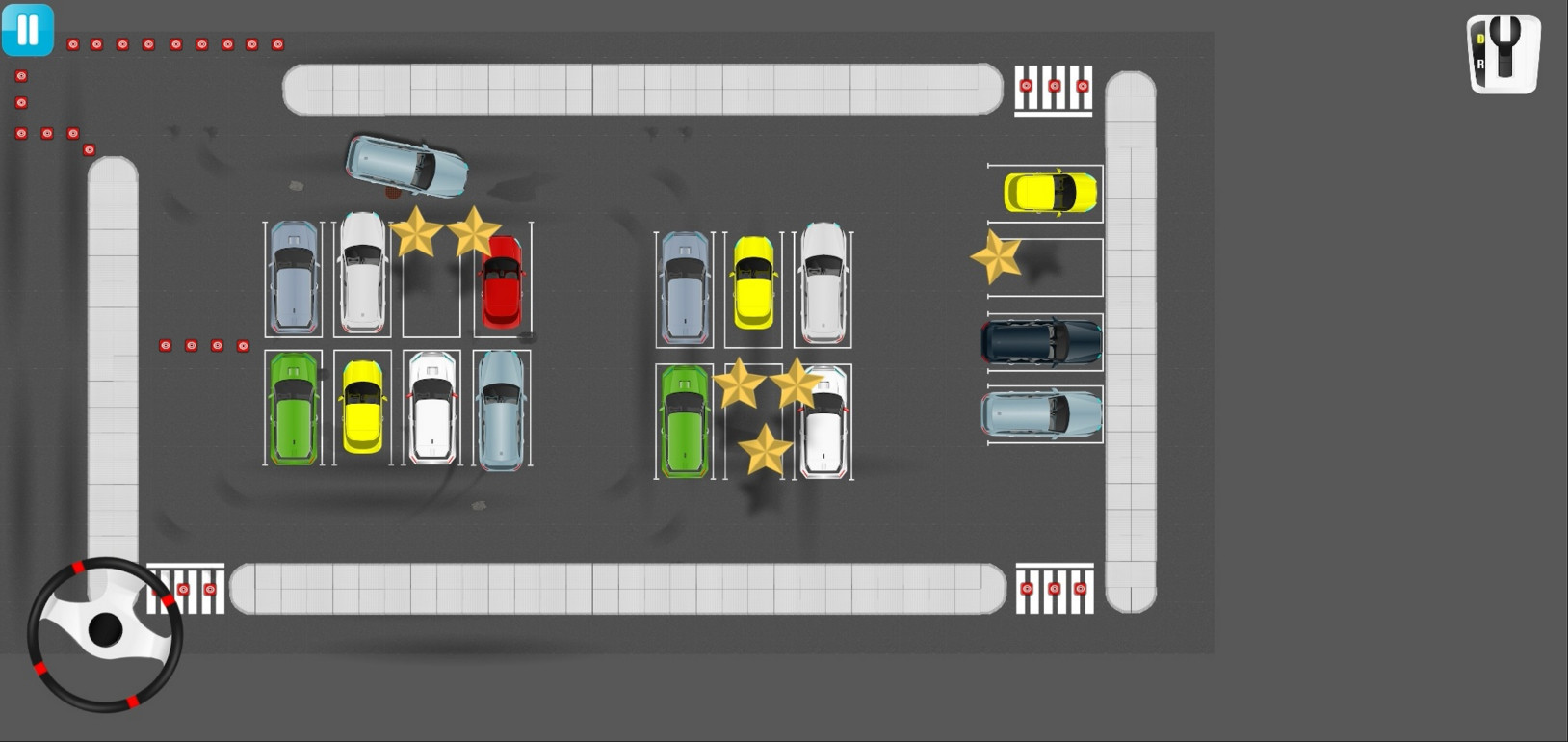Turn the steering wheel
Image resolution: width=1568 pixels, height=742 pixels.
[x=106, y=631]
